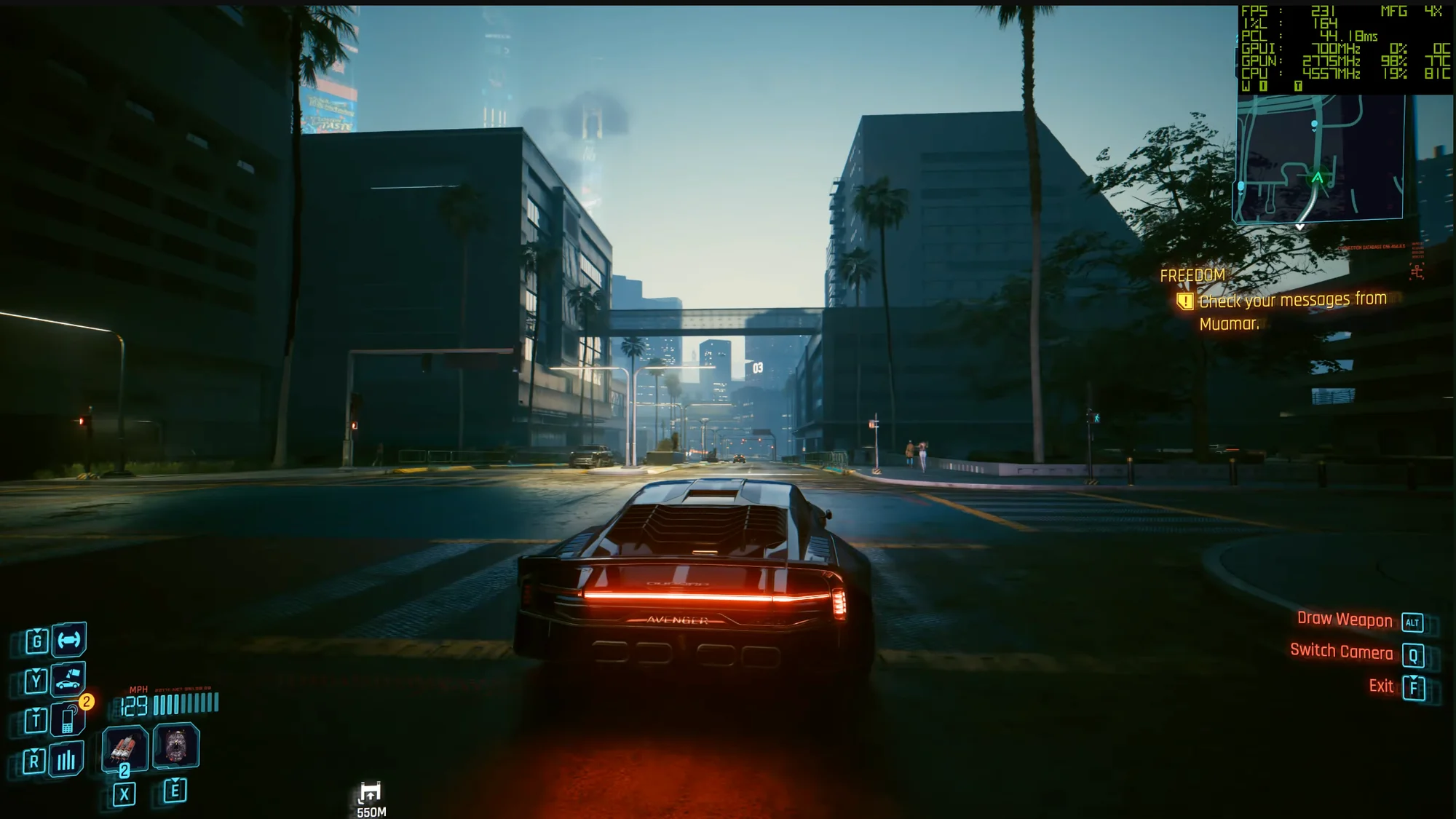
Task: Toggle the pedestrian crossing signal icon
Action: [x=1097, y=418]
